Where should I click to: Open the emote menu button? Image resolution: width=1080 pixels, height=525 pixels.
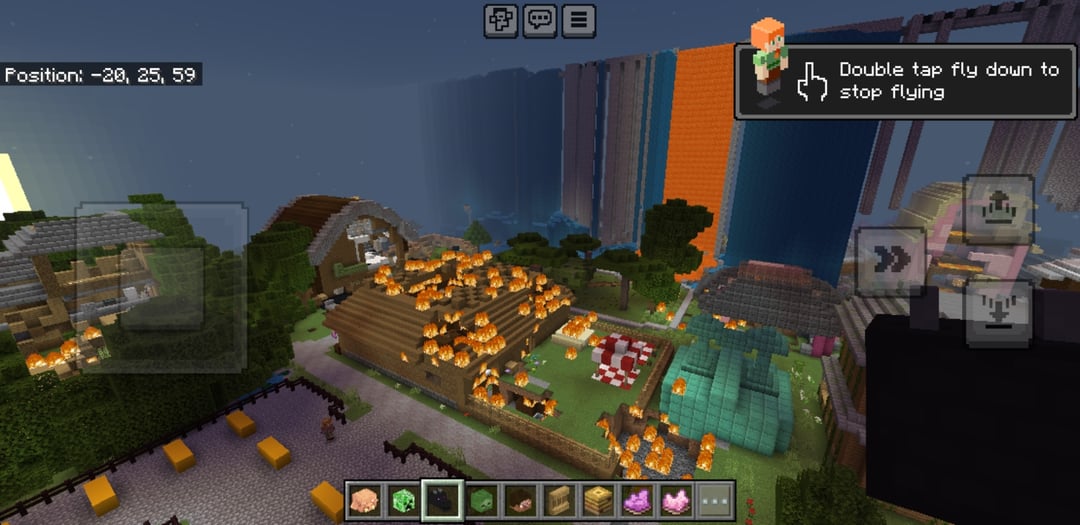coord(501,20)
